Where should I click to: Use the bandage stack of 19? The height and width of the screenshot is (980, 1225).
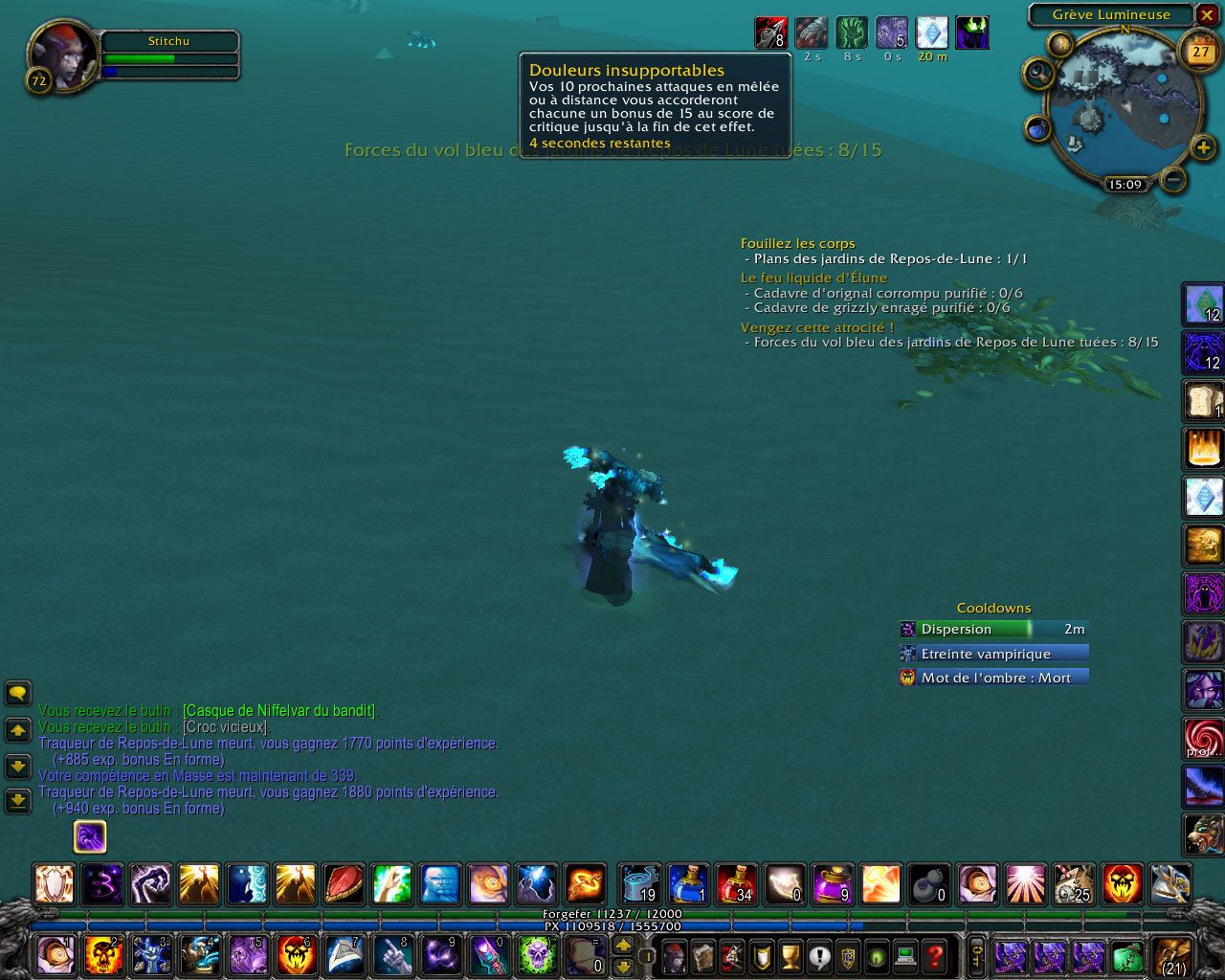639,883
